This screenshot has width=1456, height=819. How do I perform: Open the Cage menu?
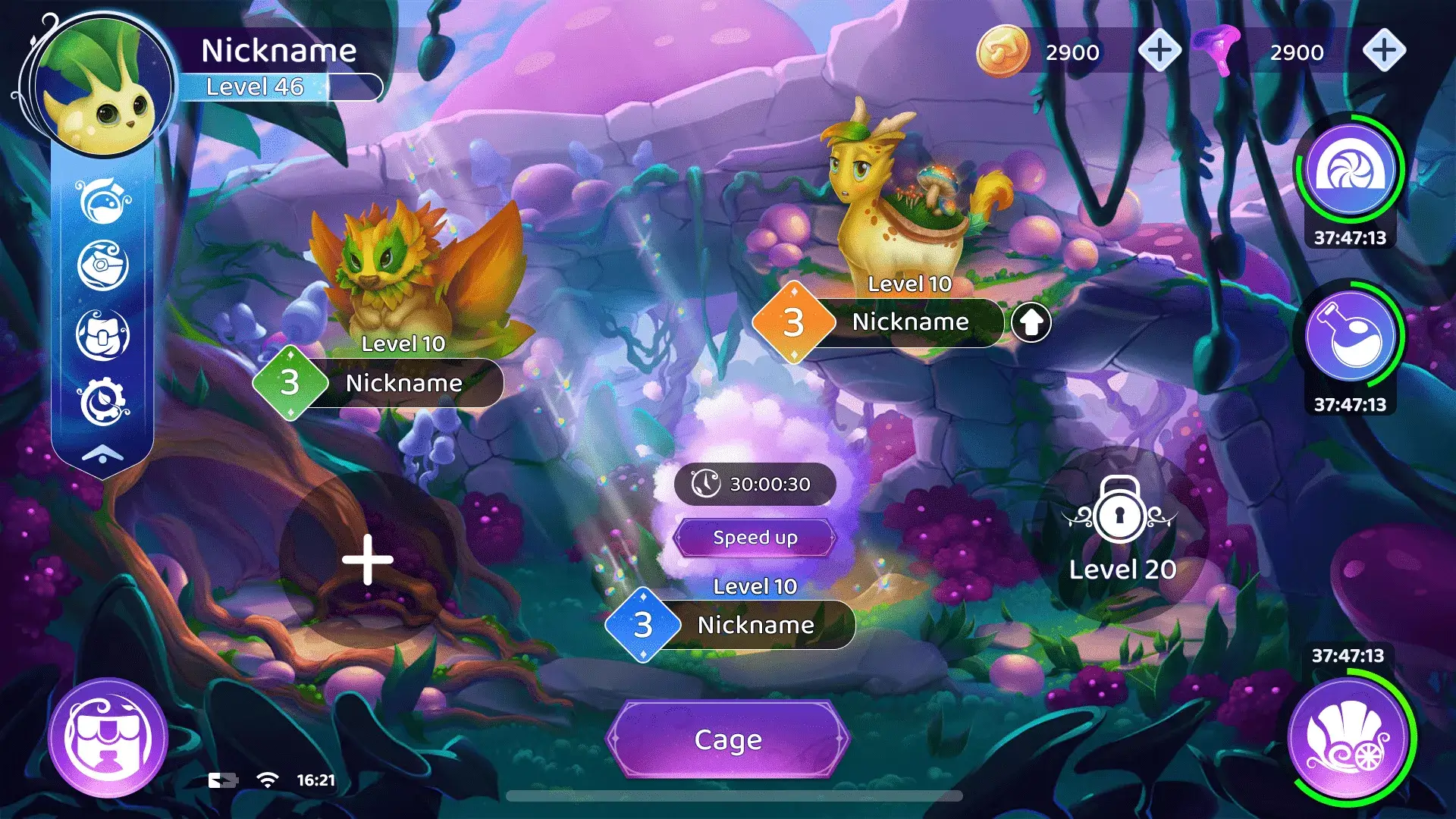point(727,739)
